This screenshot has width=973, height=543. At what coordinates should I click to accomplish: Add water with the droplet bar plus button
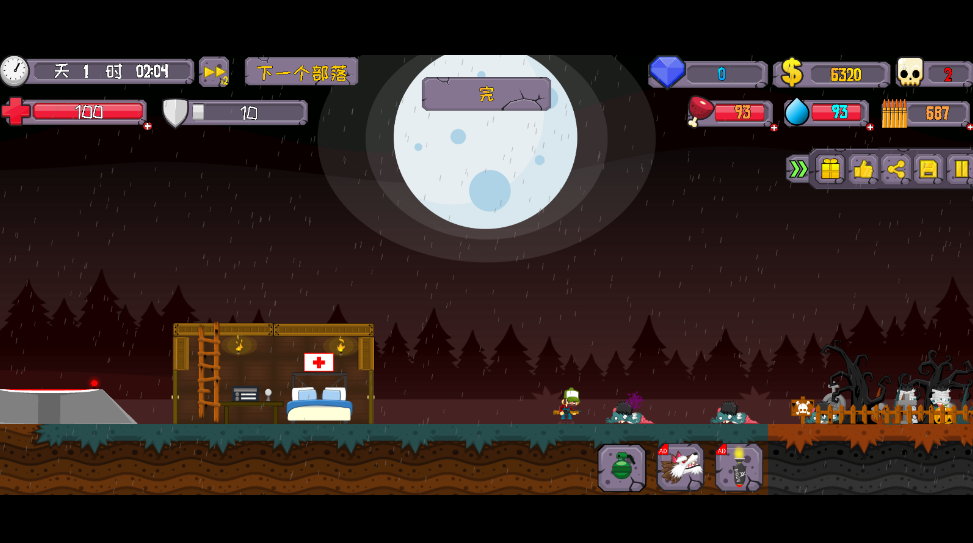click(870, 127)
